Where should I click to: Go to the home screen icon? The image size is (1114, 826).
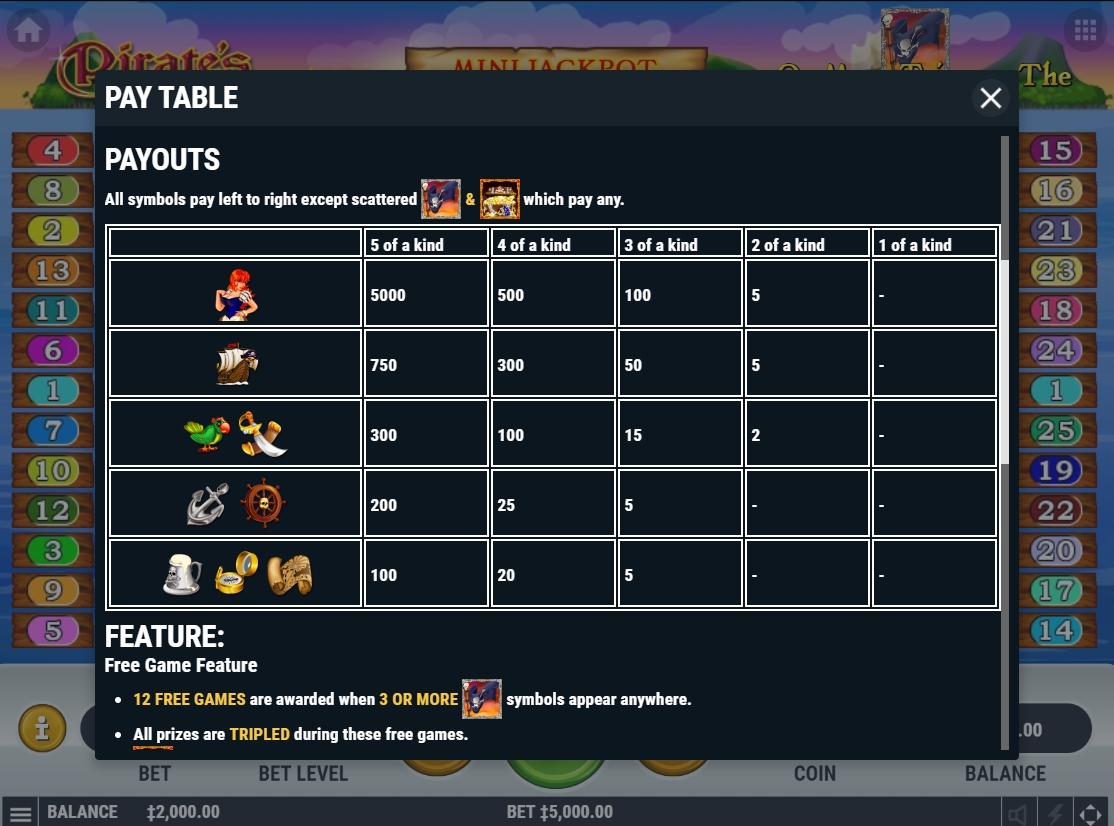(x=28, y=30)
